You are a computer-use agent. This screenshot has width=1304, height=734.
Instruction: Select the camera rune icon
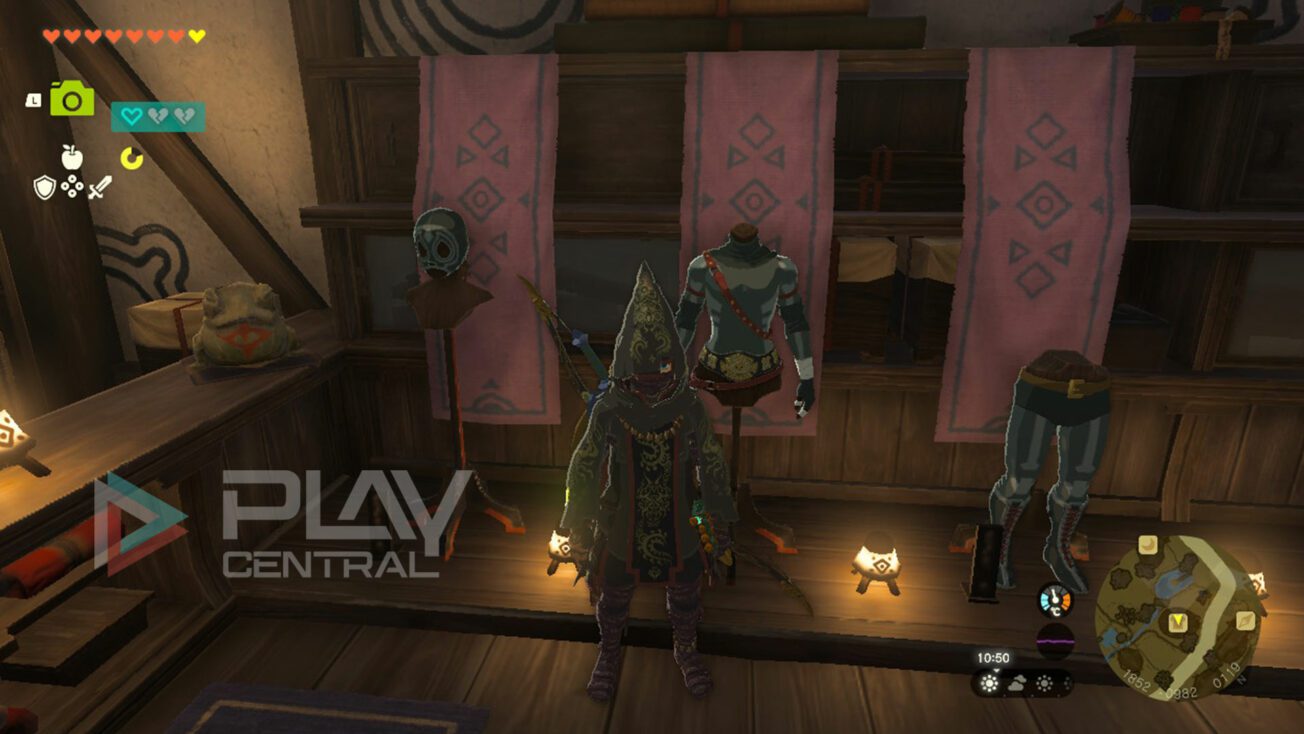click(x=70, y=100)
